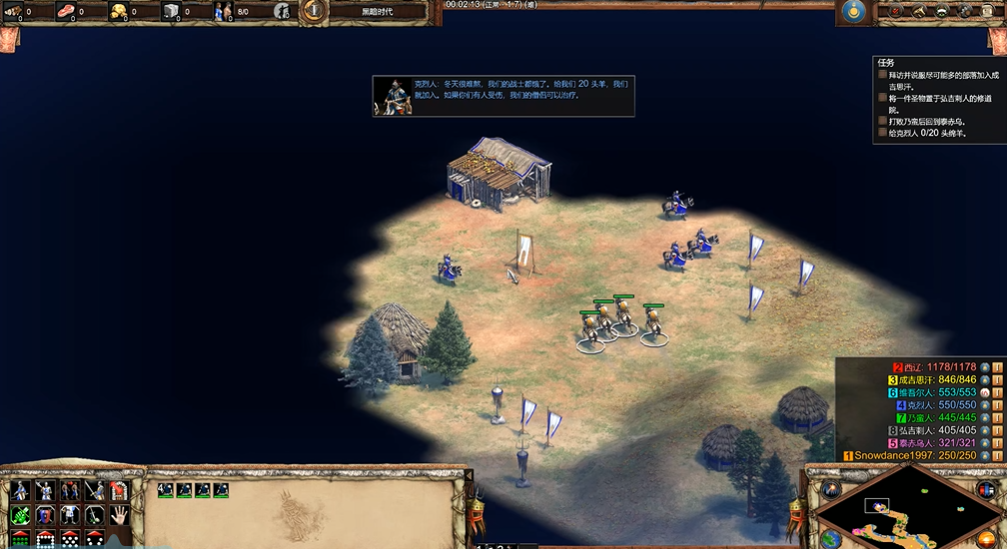Viewport: 1007px width, 549px height.
Task: Open the diplomacy horn button
Action: click(918, 11)
